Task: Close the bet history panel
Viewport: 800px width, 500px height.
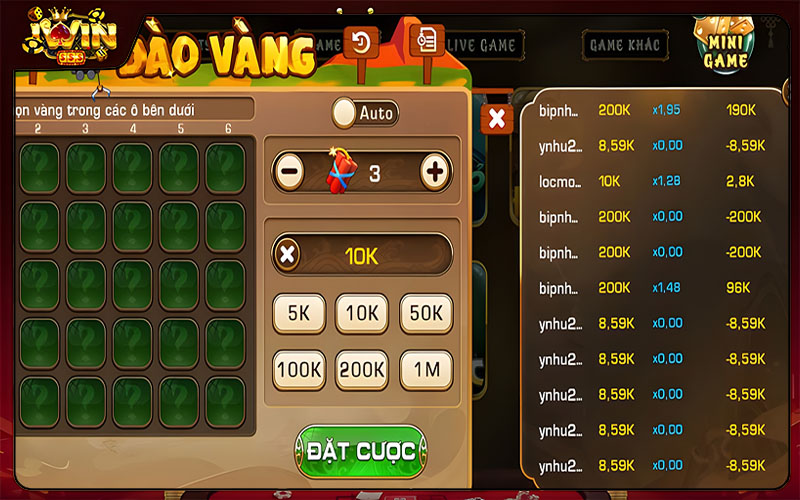Action: (x=497, y=119)
